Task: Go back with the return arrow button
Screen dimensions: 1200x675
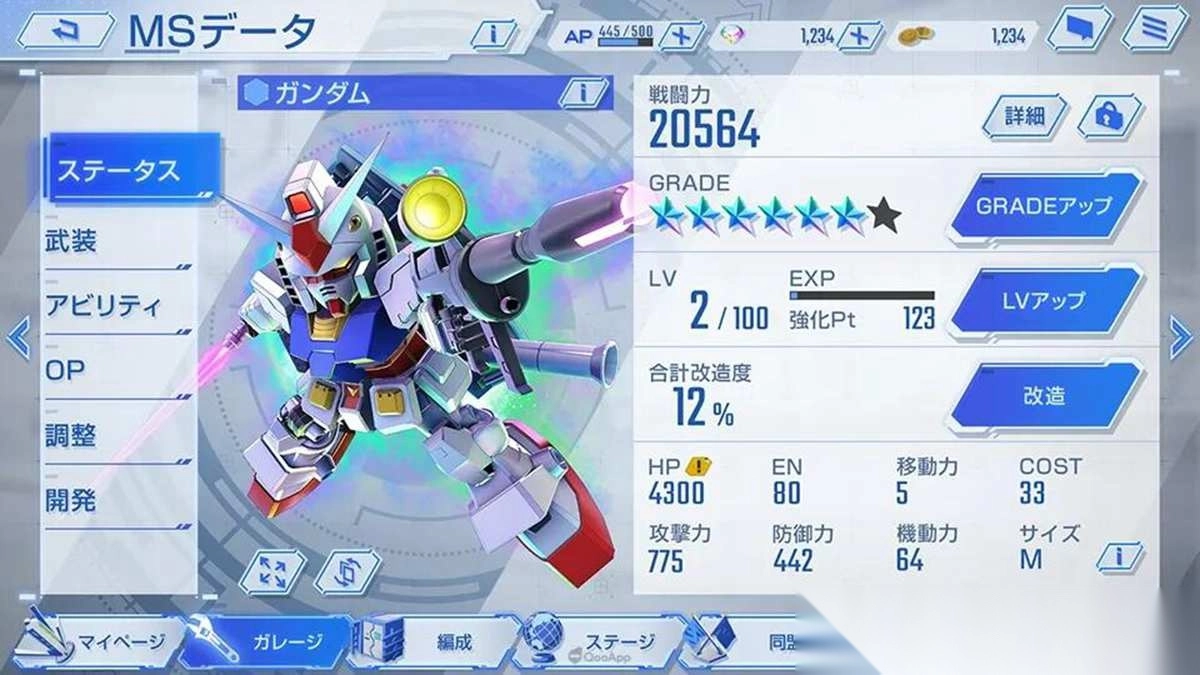Action: tap(62, 31)
